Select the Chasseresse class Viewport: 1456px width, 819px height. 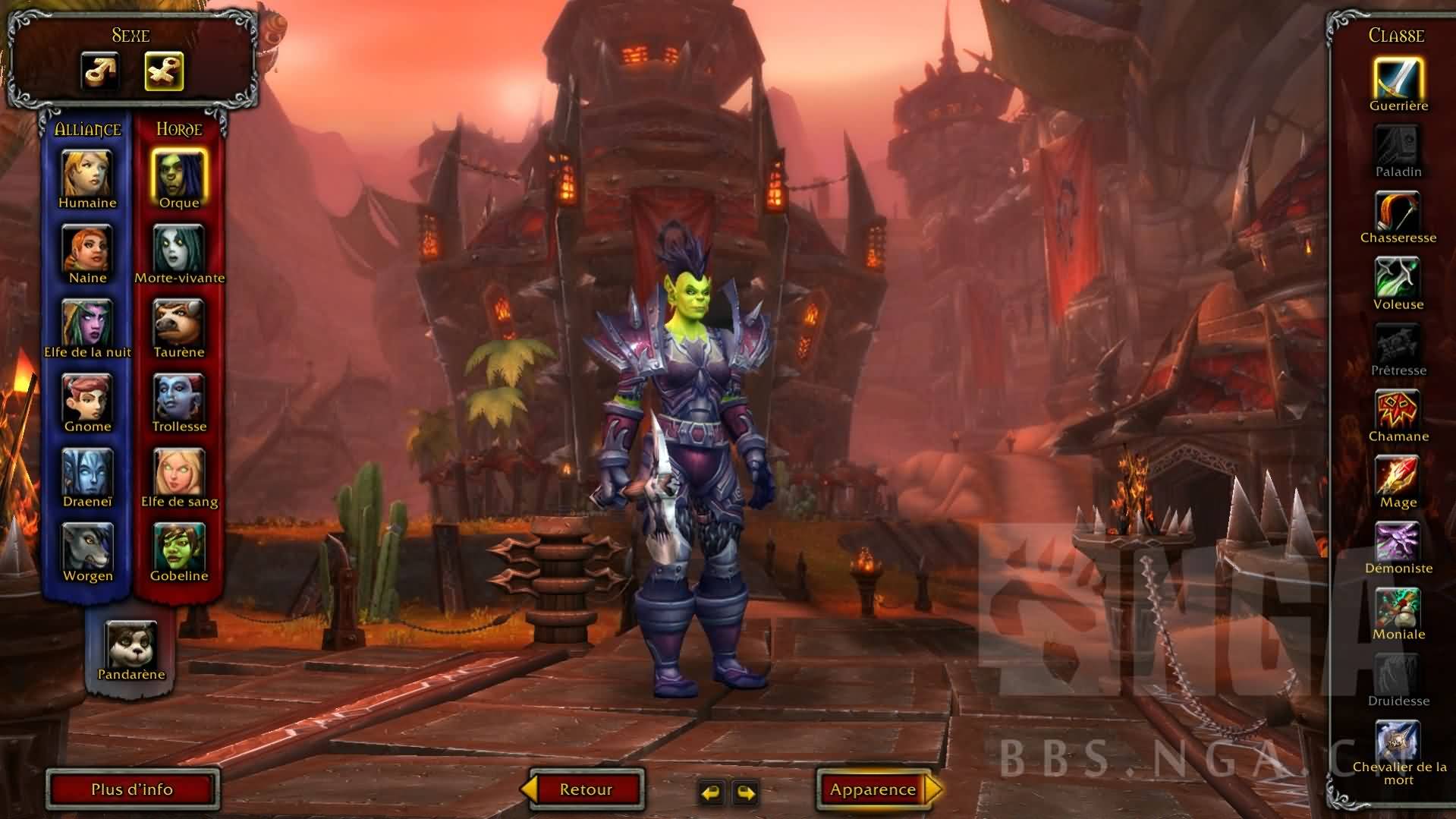click(1398, 211)
